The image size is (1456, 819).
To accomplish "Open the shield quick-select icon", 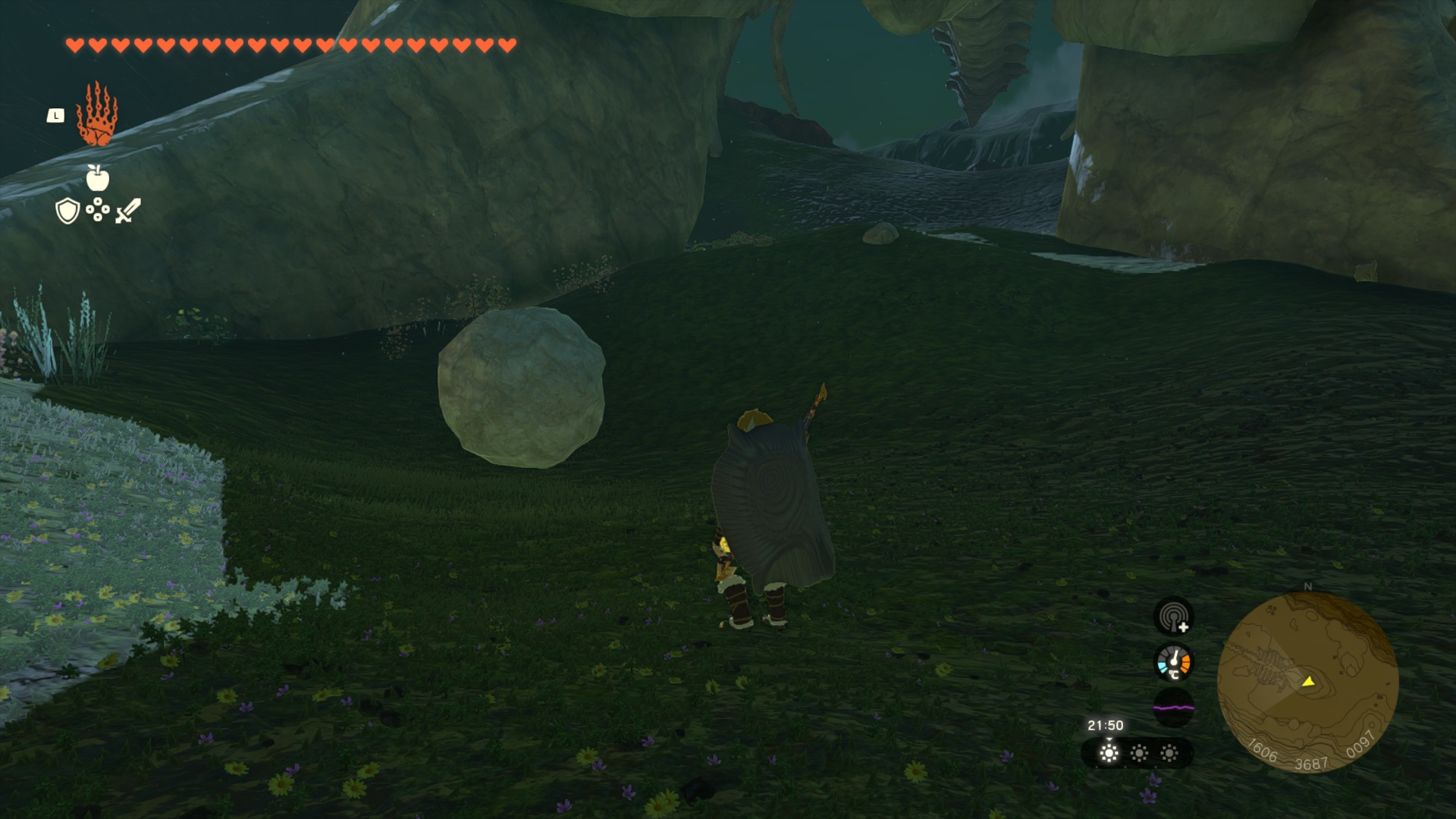I will [67, 211].
